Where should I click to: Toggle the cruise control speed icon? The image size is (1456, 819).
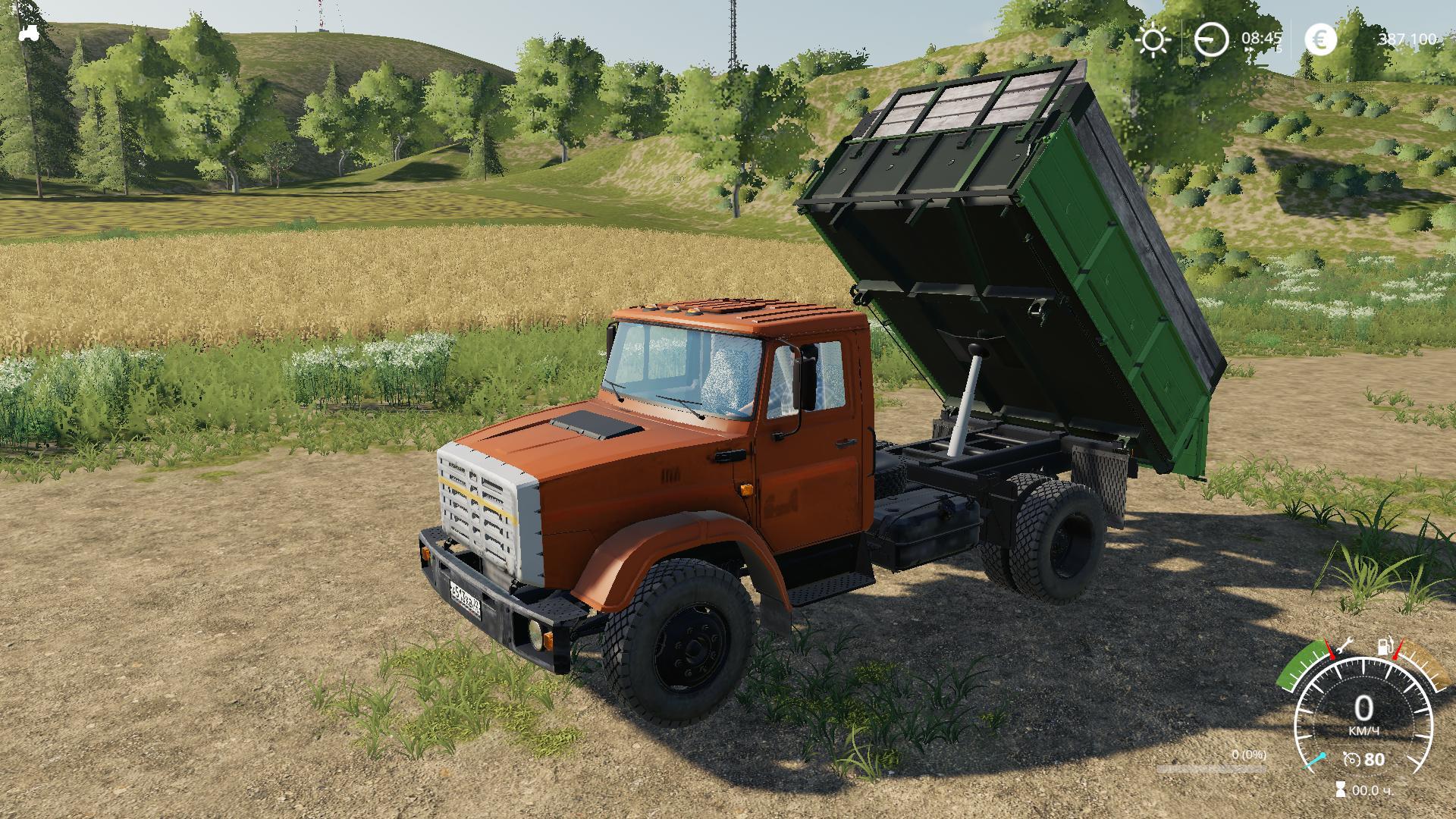coord(1351,759)
